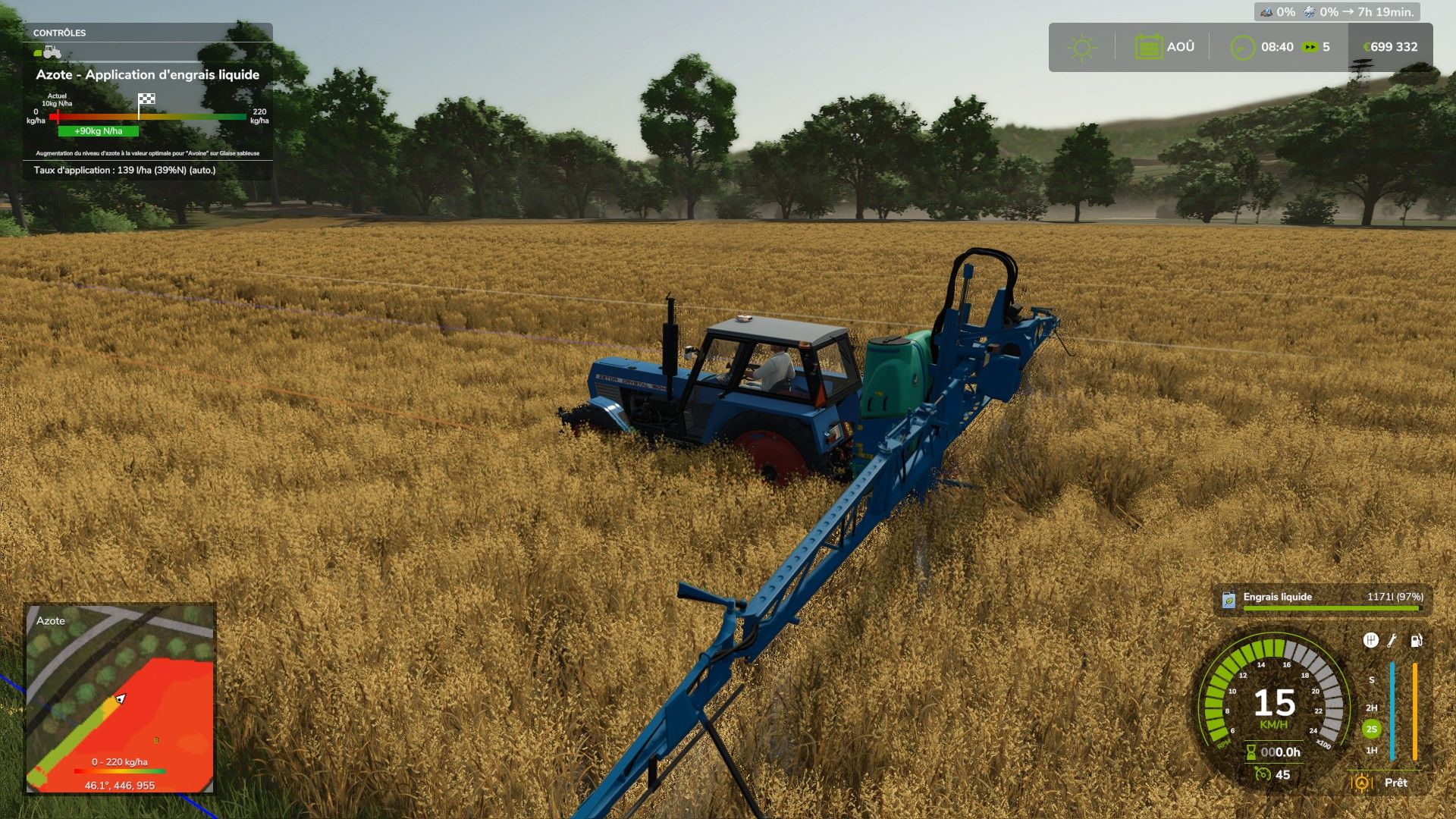The height and width of the screenshot is (819, 1456).
Task: Click the clock icon beside 08:40
Action: tap(1243, 46)
